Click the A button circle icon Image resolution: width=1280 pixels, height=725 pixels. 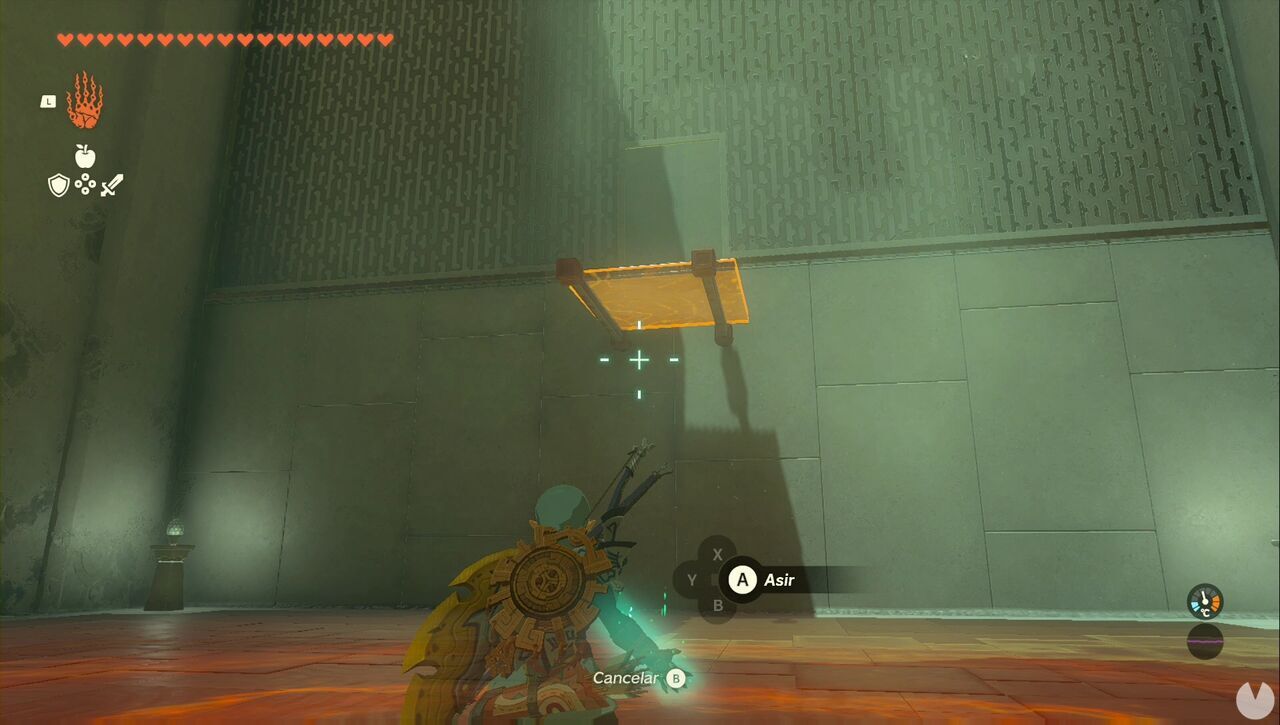pos(742,580)
